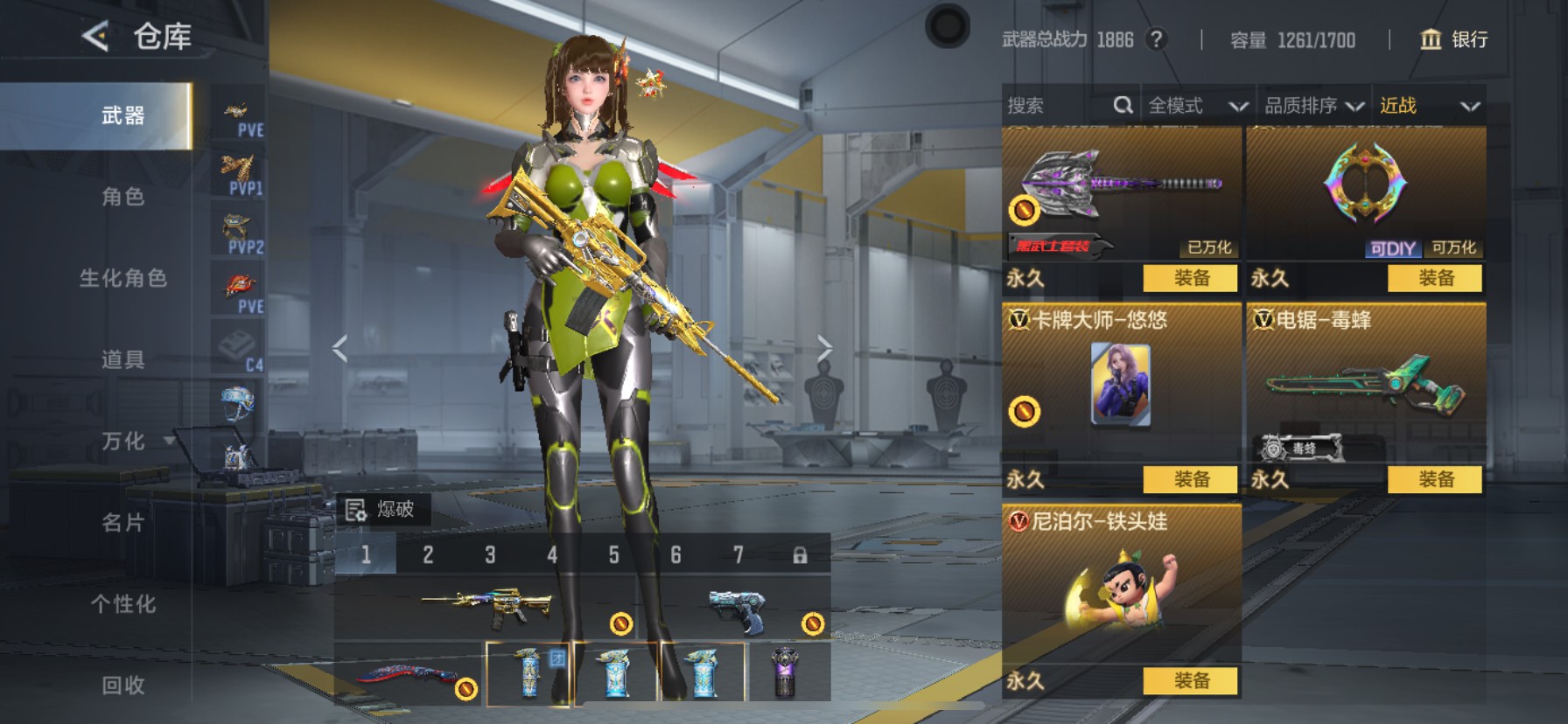Open the 回收 section
This screenshot has width=1568, height=724.
[x=122, y=685]
